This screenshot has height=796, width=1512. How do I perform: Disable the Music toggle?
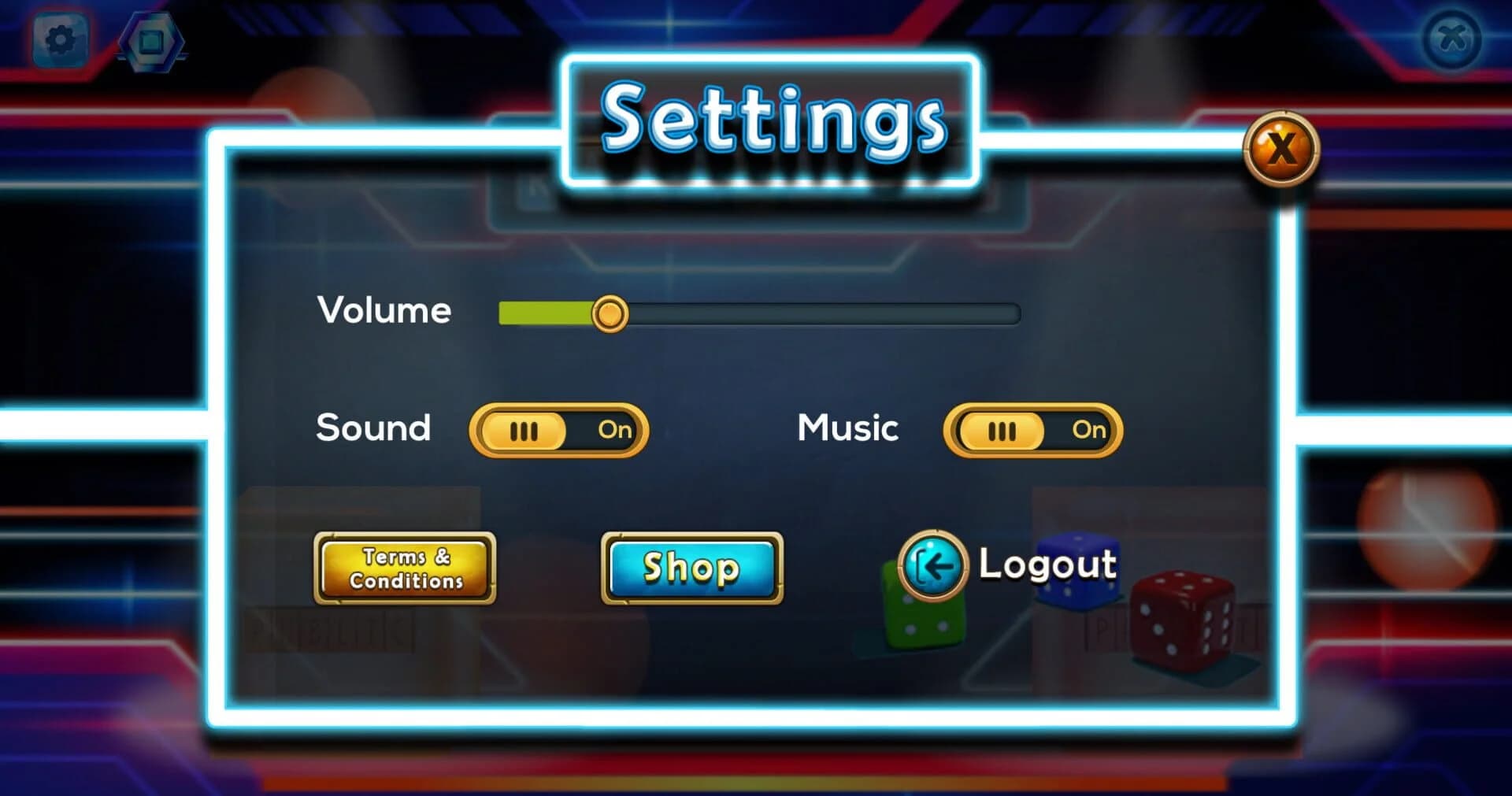point(1032,430)
